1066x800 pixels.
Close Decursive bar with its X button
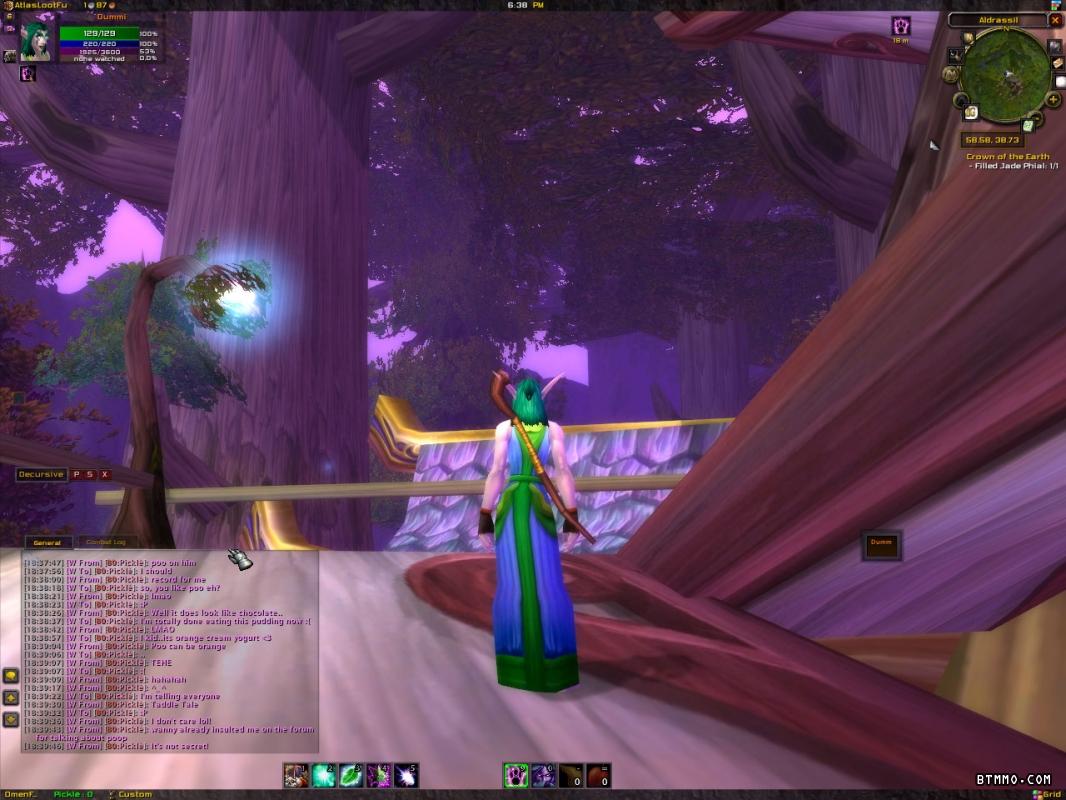point(105,475)
